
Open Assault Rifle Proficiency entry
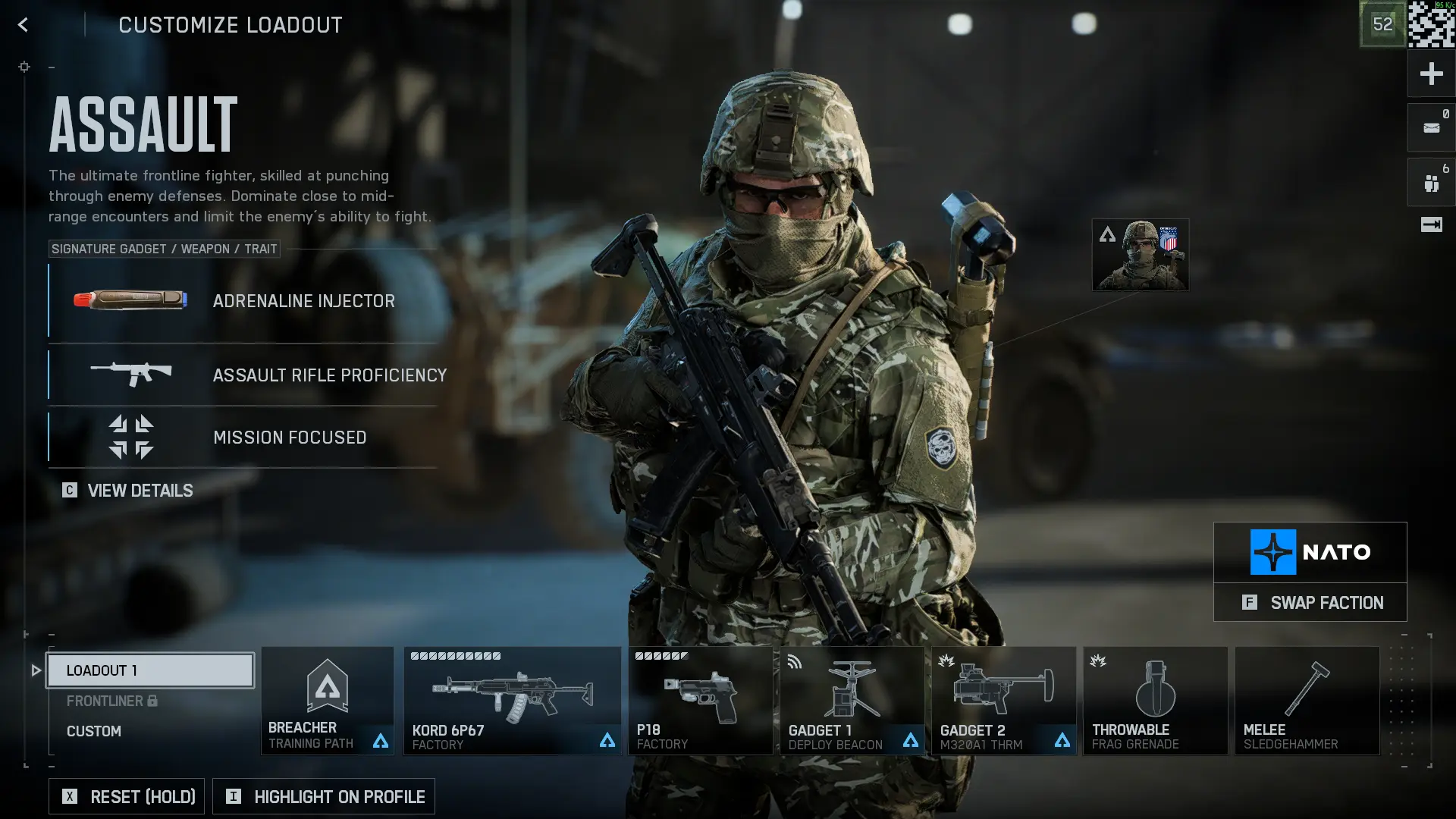point(243,375)
